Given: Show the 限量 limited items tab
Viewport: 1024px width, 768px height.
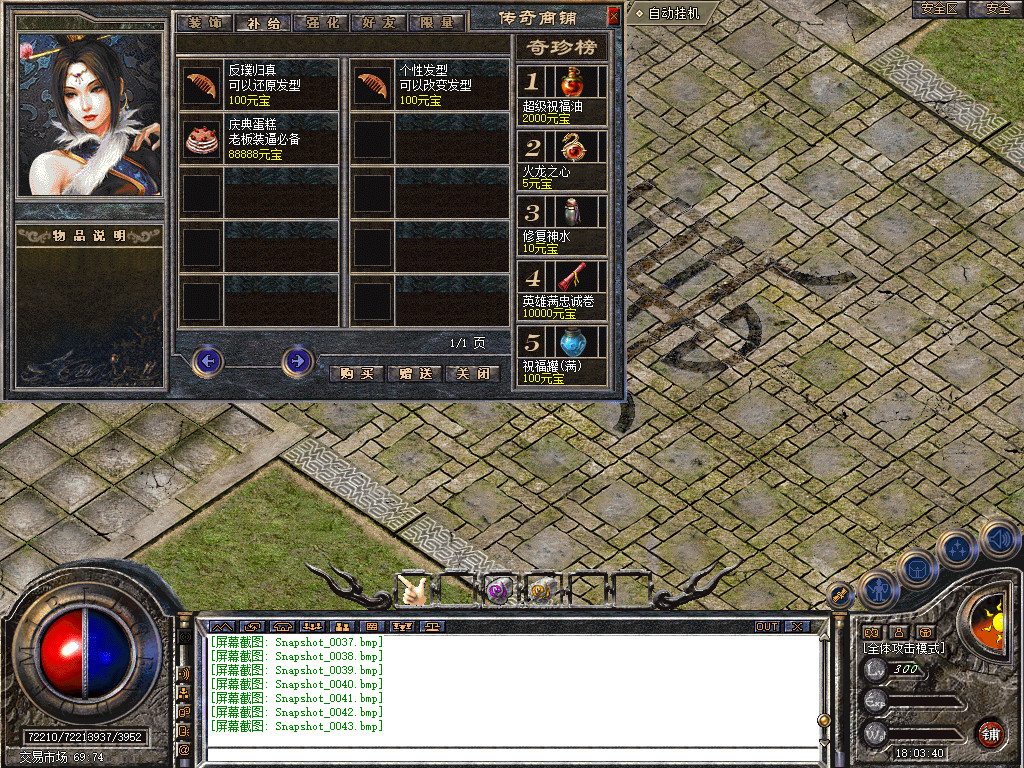Looking at the screenshot, I should pos(436,22).
